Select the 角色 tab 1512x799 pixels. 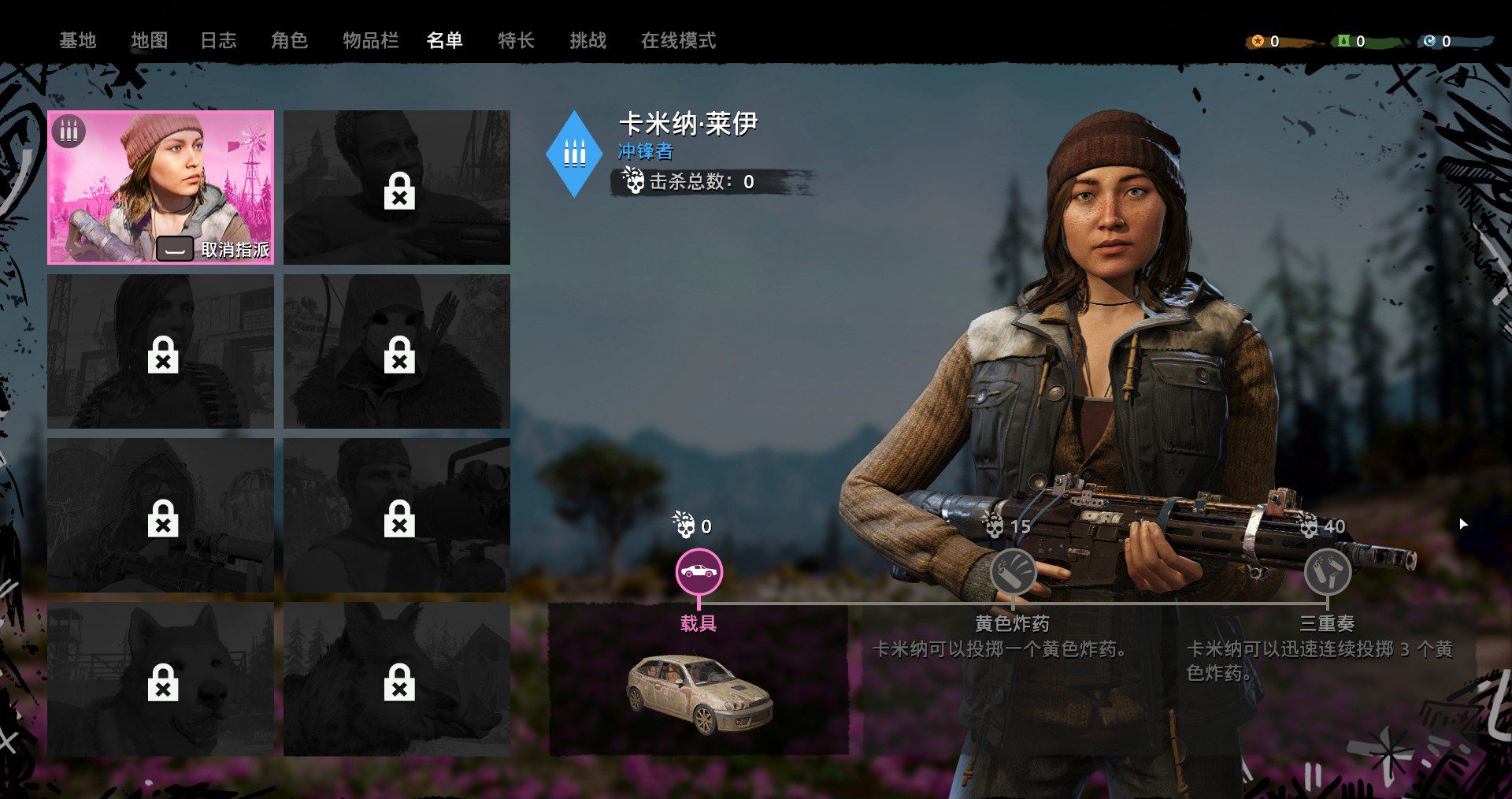tap(289, 40)
